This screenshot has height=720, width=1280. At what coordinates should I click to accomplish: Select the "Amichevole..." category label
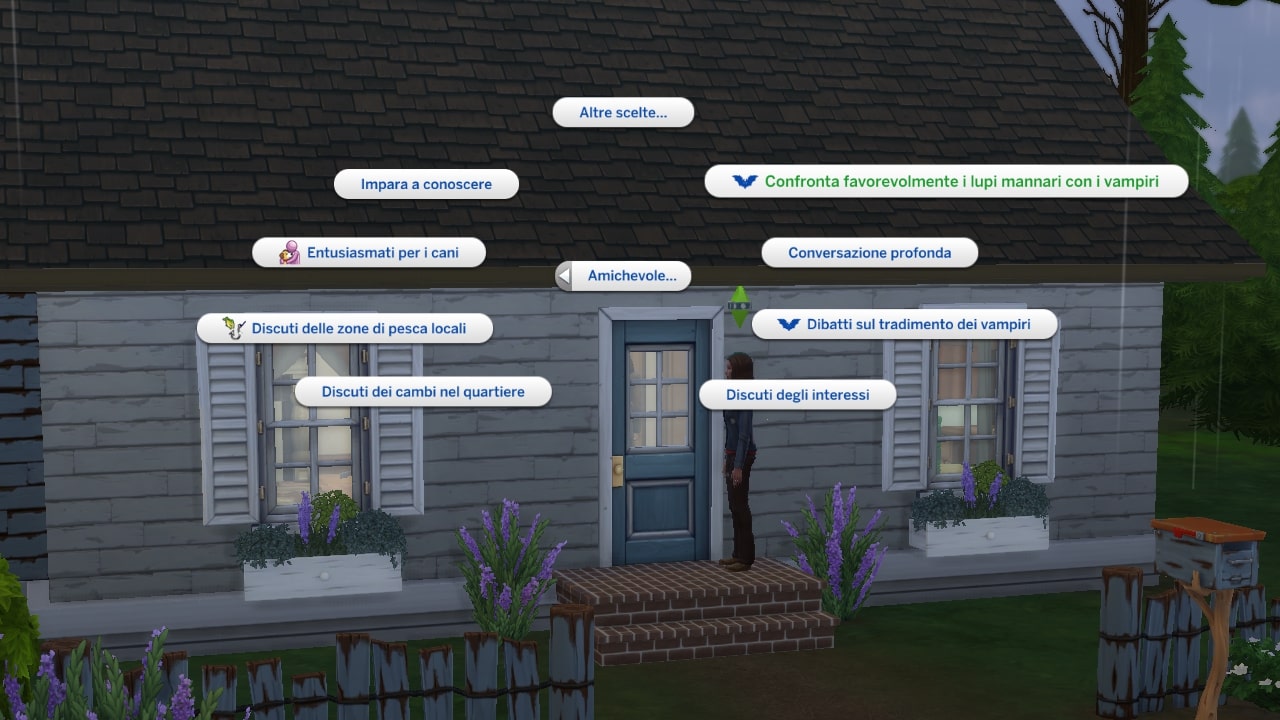tap(632, 275)
